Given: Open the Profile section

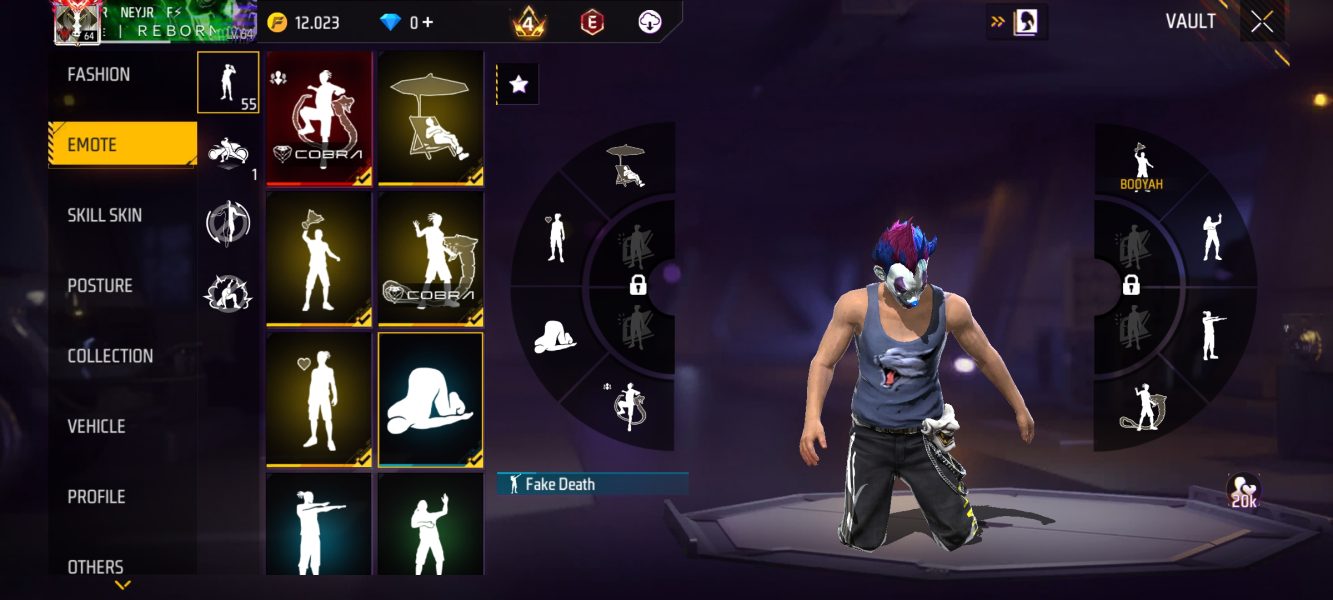Looking at the screenshot, I should pyautogui.click(x=96, y=497).
